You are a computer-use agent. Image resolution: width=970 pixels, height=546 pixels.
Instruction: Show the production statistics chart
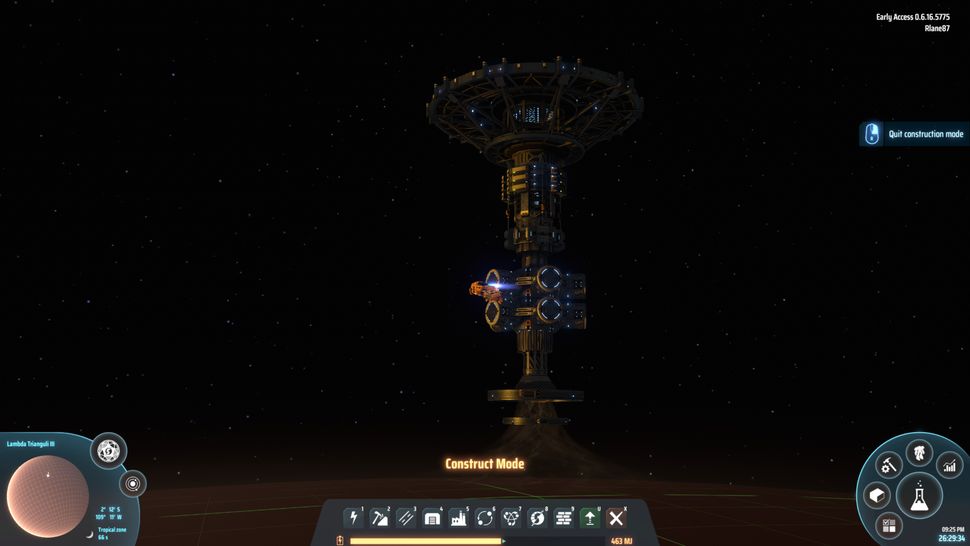click(949, 464)
